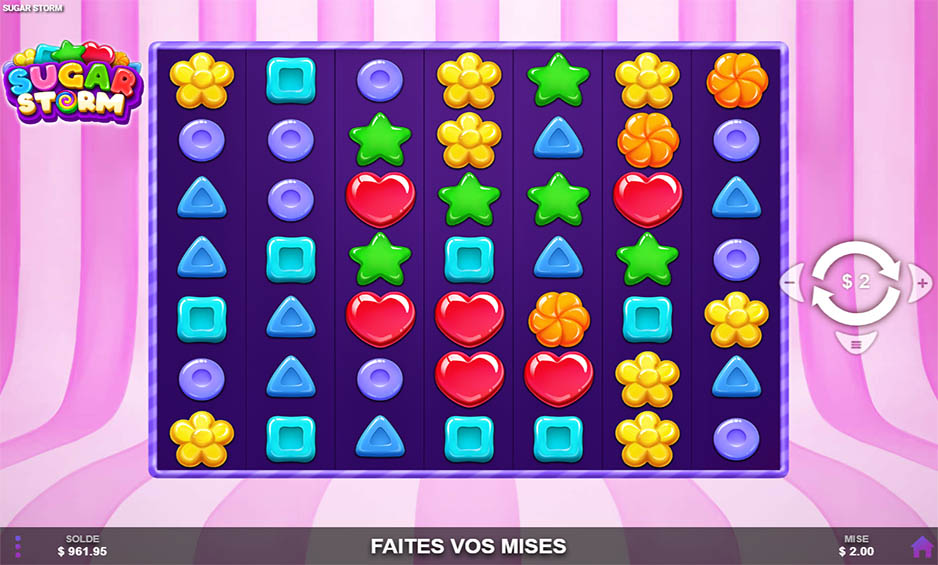Open the bet options below the spin button
Viewport: 938px width, 565px height.
pyautogui.click(x=855, y=344)
